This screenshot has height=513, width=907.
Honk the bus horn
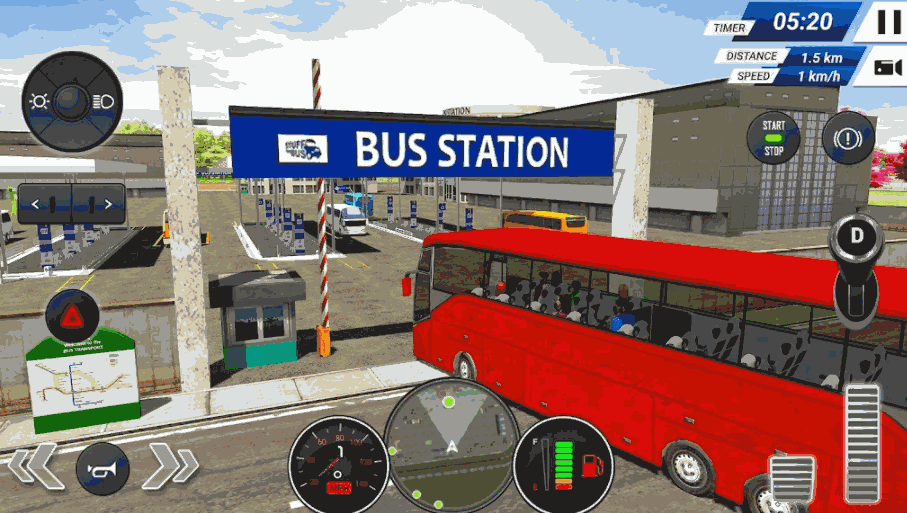[x=102, y=468]
